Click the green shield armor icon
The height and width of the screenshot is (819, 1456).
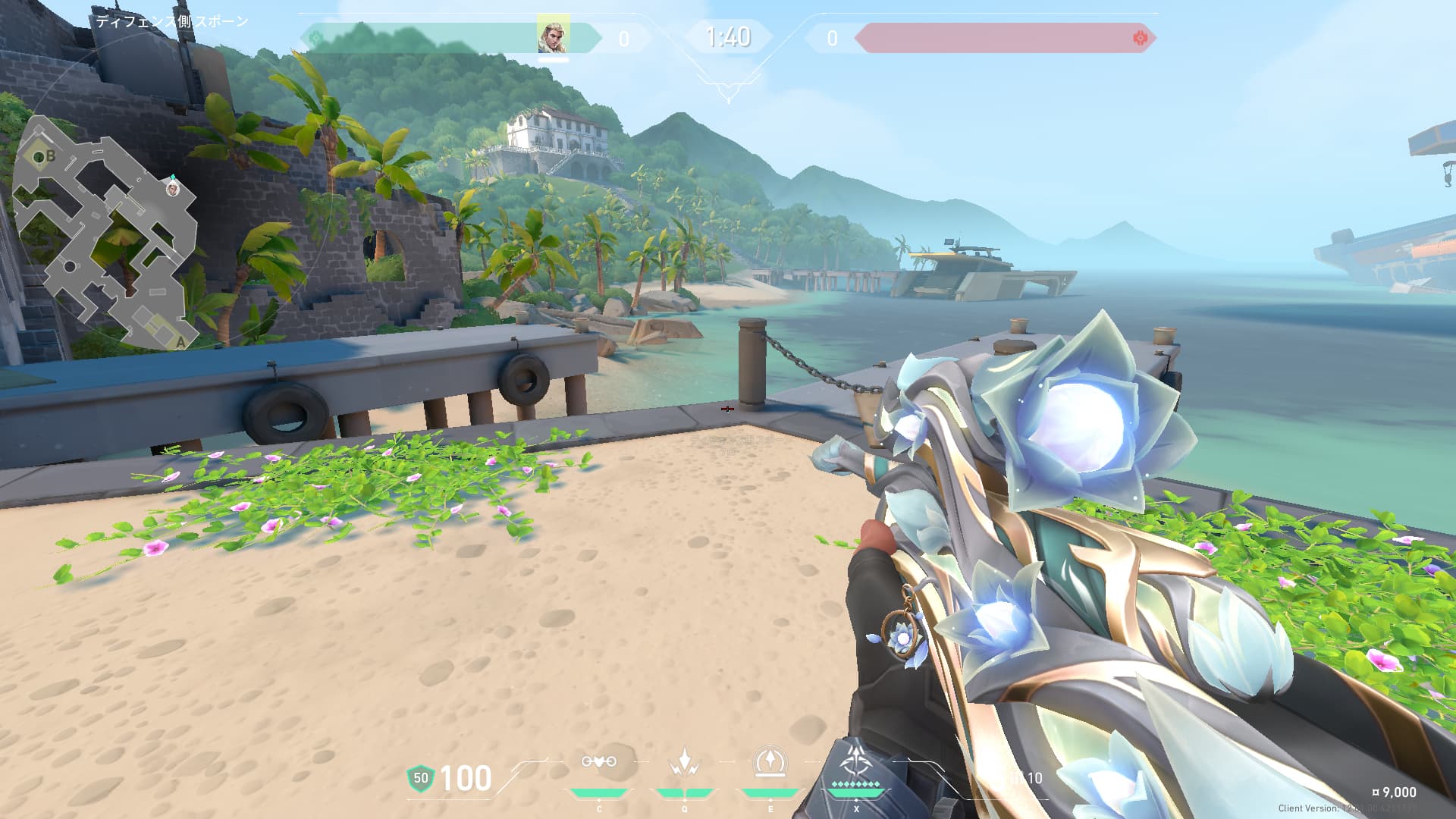click(x=420, y=778)
